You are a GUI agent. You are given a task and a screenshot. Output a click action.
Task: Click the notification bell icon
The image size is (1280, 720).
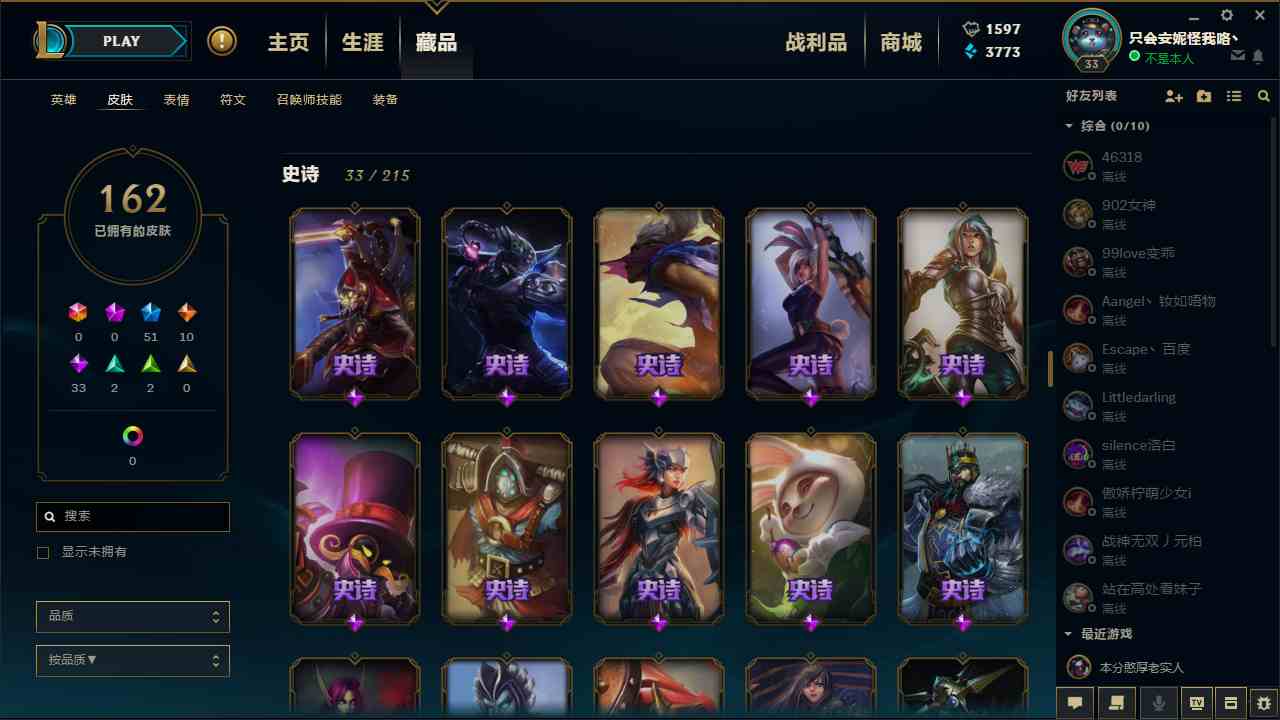1260,58
